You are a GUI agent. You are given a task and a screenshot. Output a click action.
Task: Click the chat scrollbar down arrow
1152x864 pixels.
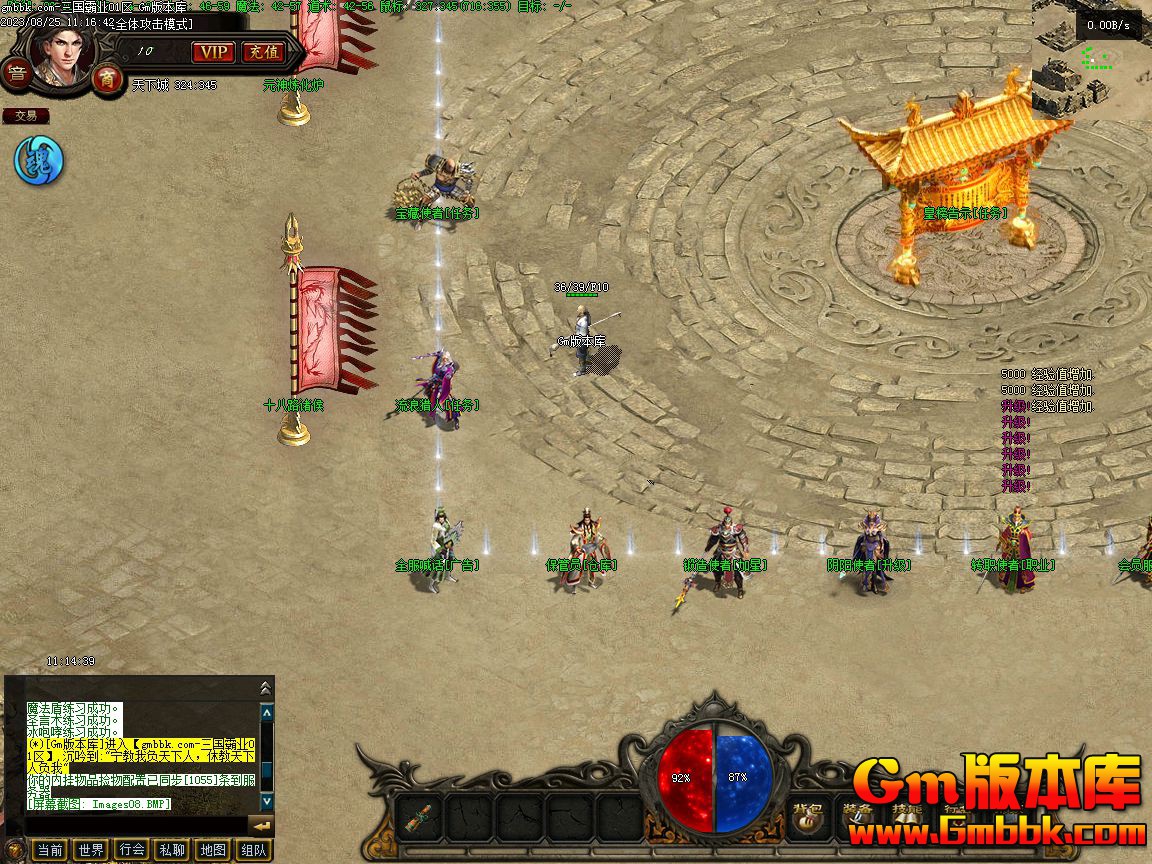point(267,801)
